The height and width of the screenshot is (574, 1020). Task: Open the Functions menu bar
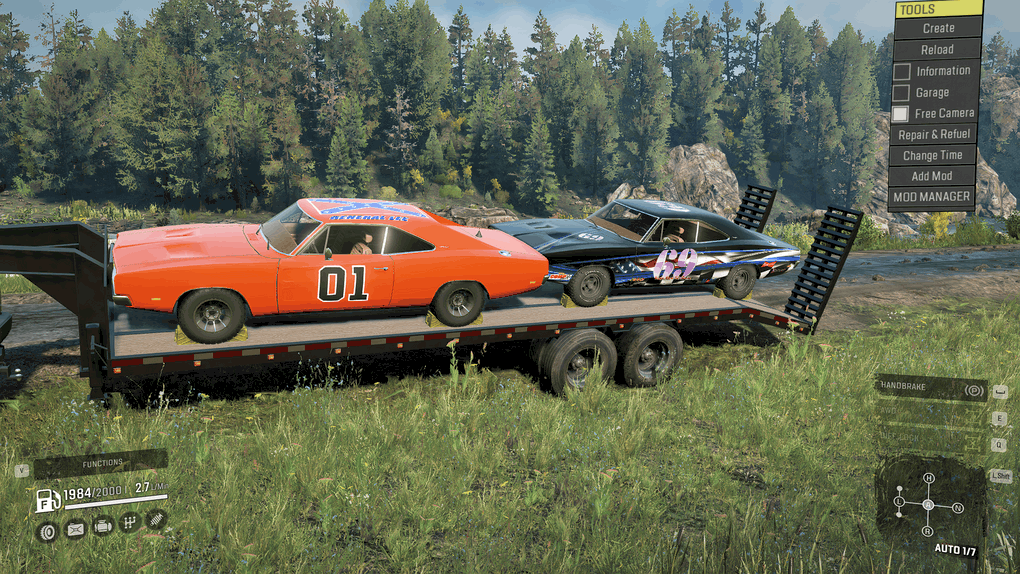pos(101,463)
